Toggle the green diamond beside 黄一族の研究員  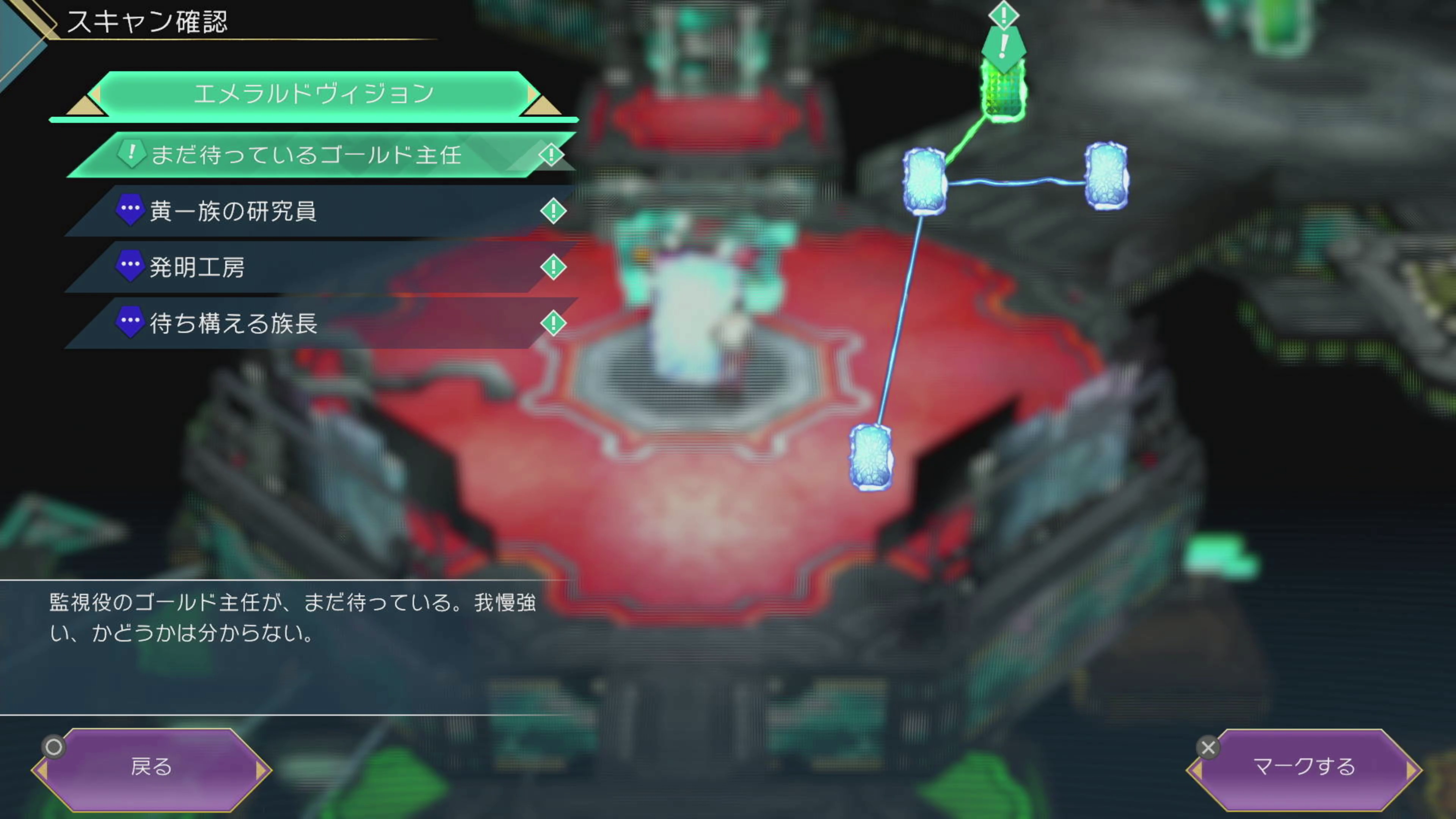pos(553,211)
